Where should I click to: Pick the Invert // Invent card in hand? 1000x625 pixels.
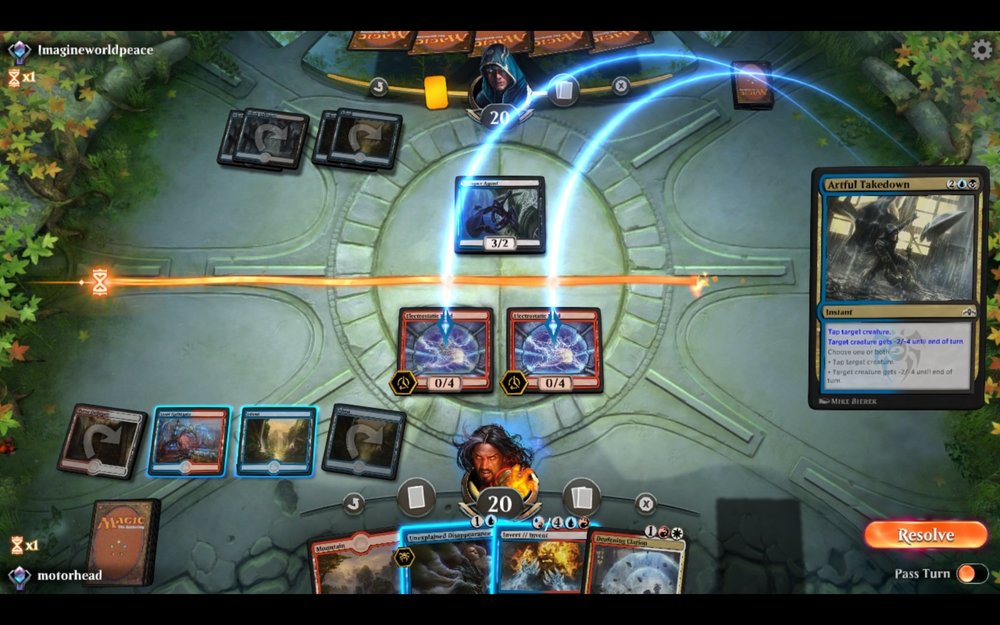[540, 563]
